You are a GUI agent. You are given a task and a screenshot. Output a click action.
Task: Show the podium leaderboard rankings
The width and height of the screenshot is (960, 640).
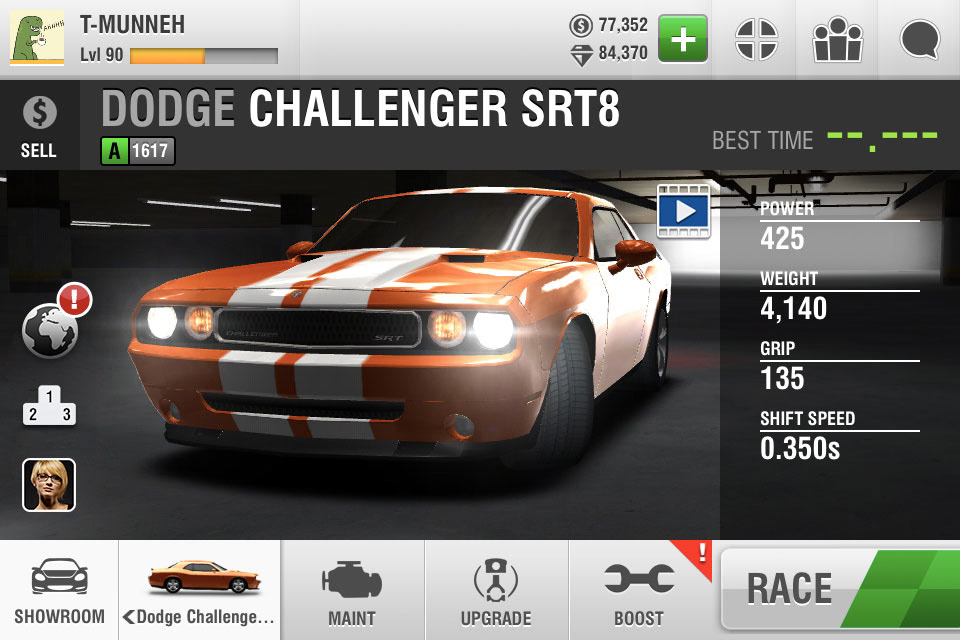pos(49,405)
